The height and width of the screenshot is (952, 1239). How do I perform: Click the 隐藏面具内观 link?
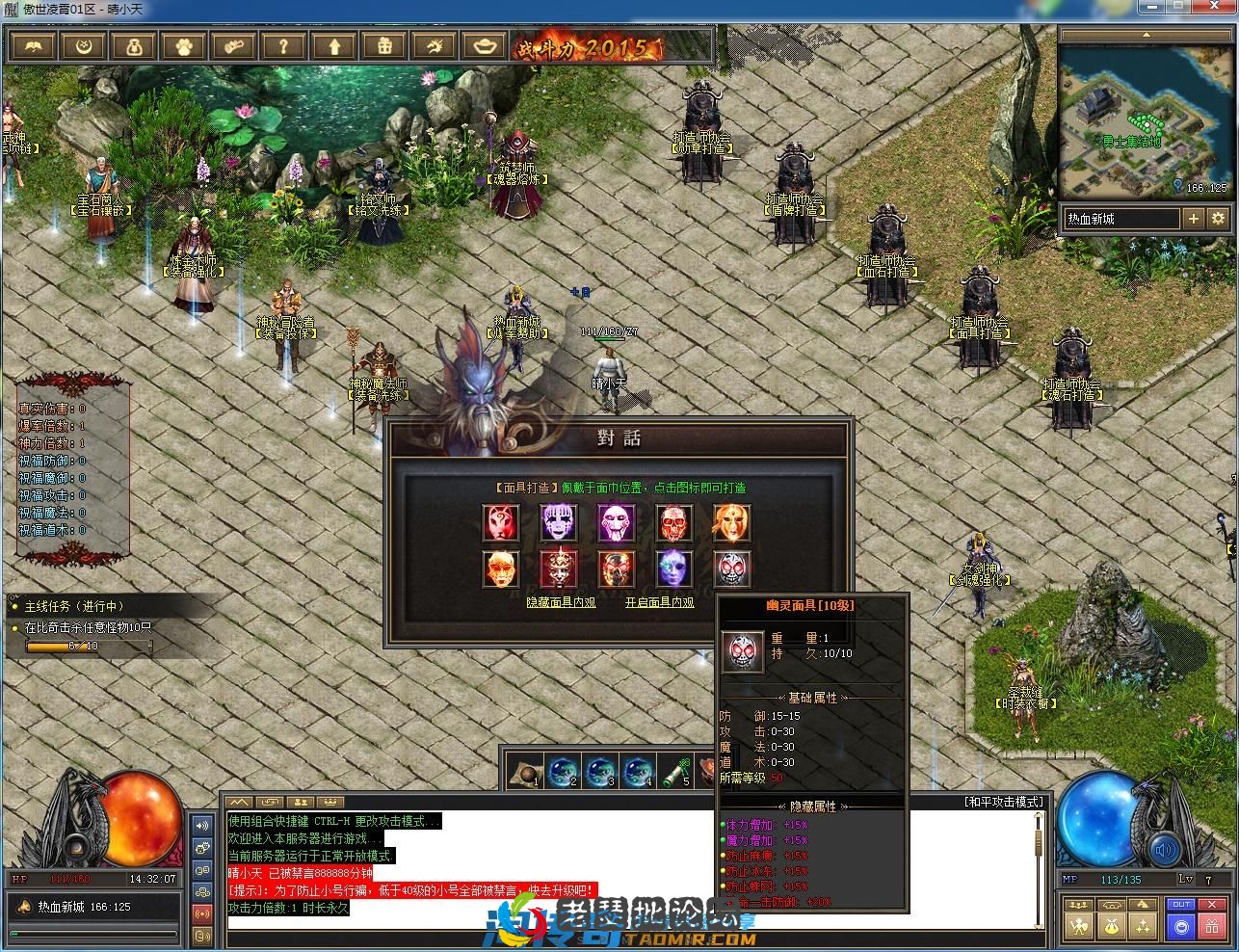pyautogui.click(x=561, y=602)
